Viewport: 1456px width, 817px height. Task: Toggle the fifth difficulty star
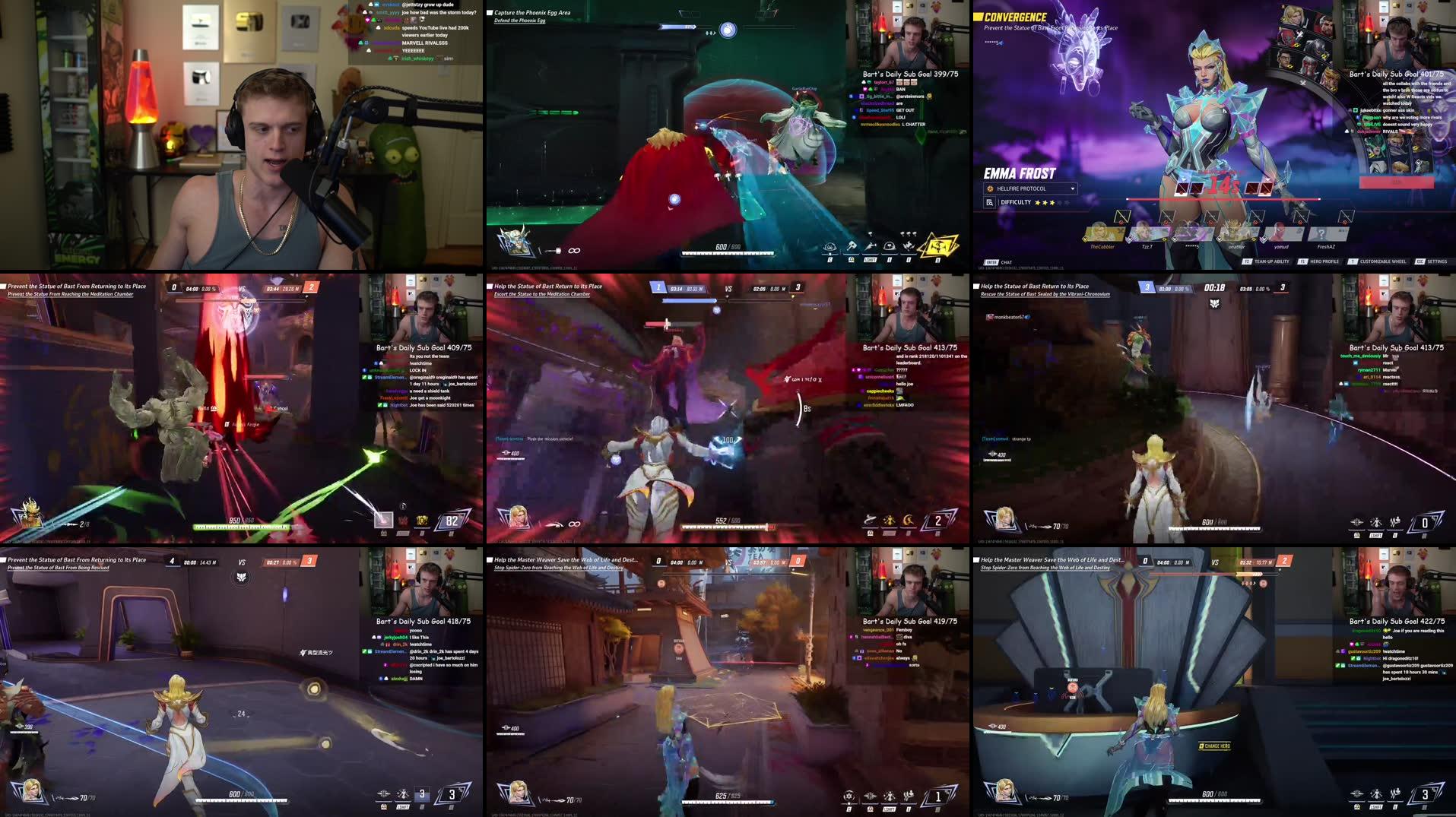click(x=1068, y=202)
